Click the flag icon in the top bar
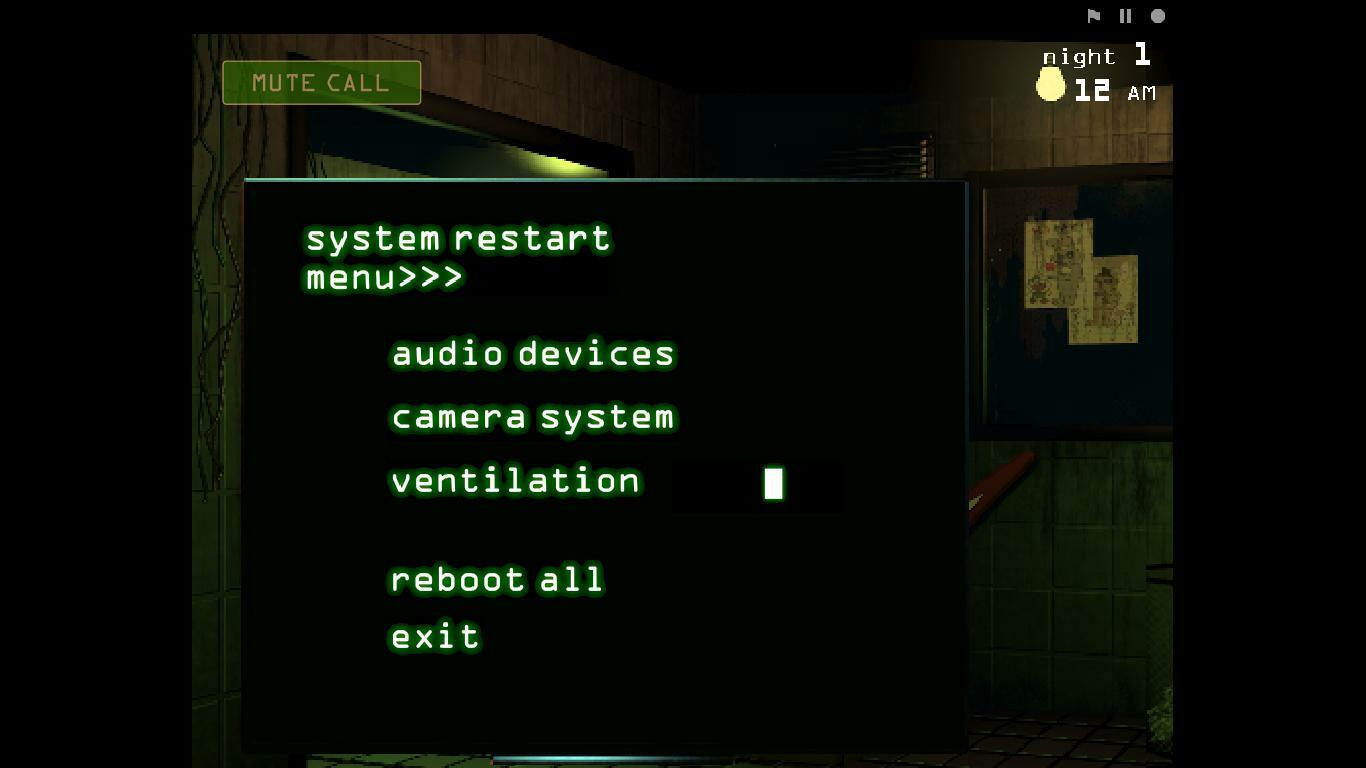Viewport: 1366px width, 768px height. 1093,15
